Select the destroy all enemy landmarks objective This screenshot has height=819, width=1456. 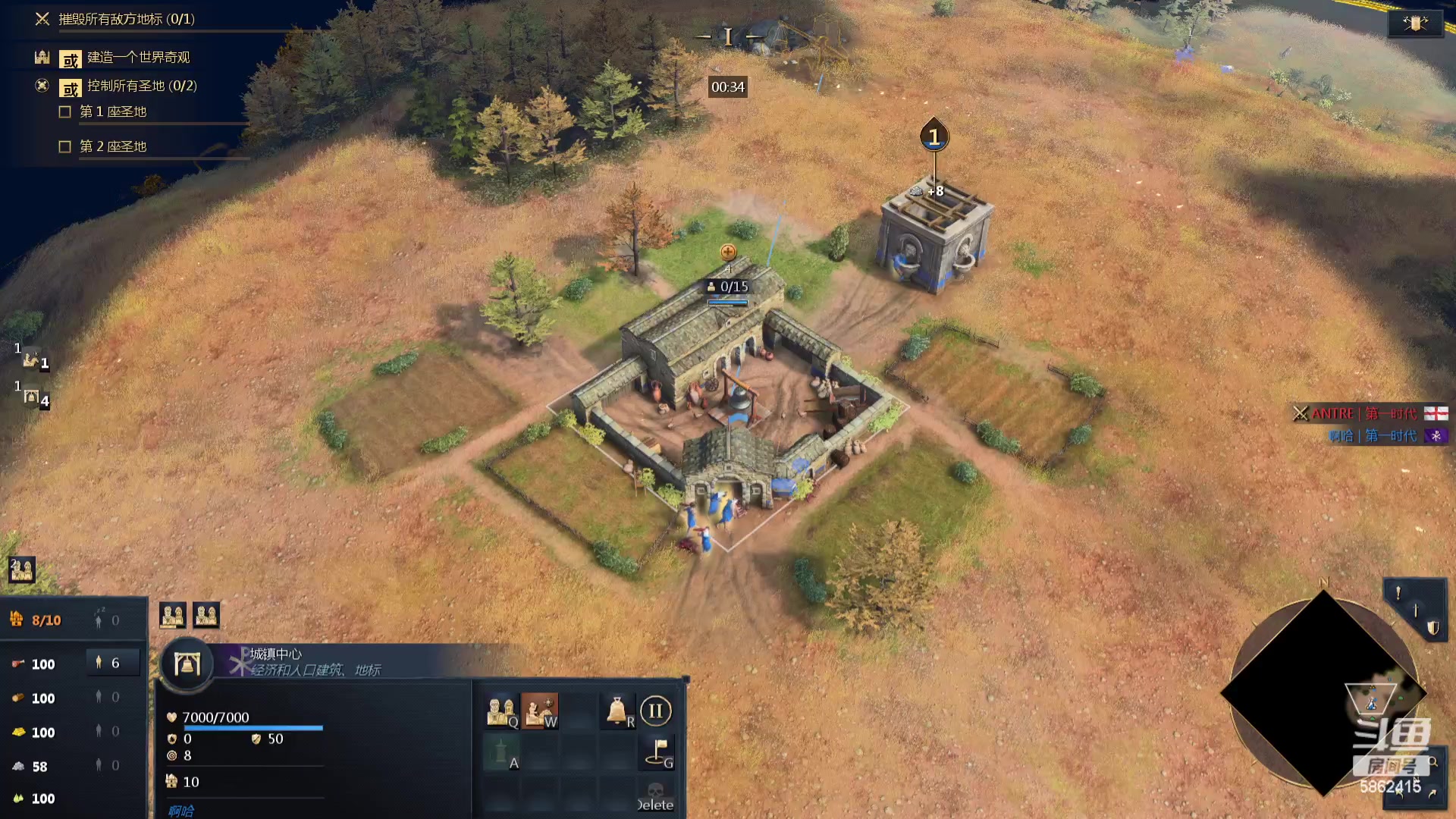coord(127,19)
